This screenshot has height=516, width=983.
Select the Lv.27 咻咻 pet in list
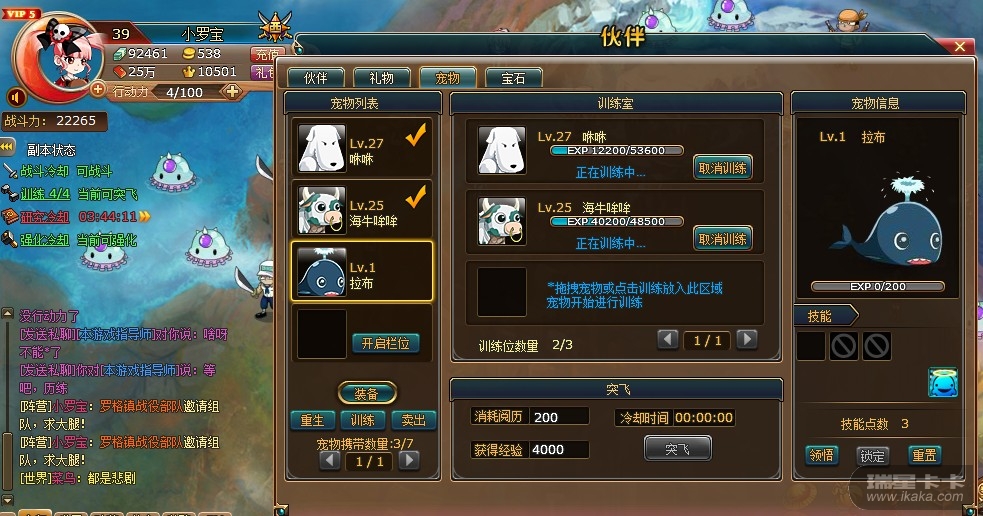coord(362,150)
